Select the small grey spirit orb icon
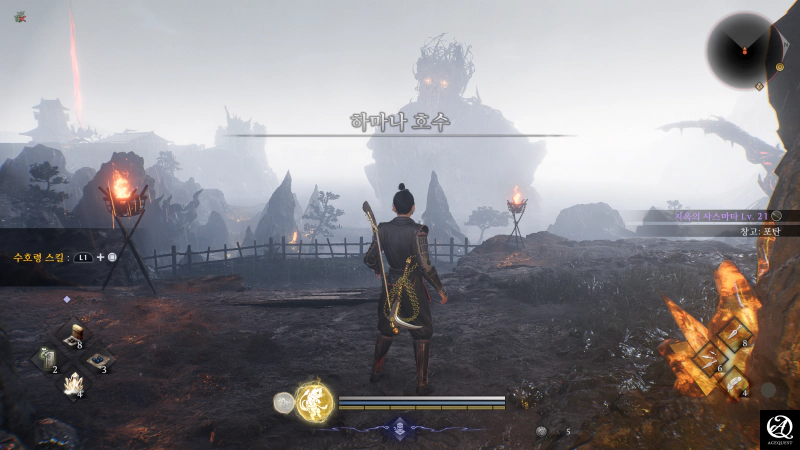This screenshot has height=450, width=800. (284, 402)
